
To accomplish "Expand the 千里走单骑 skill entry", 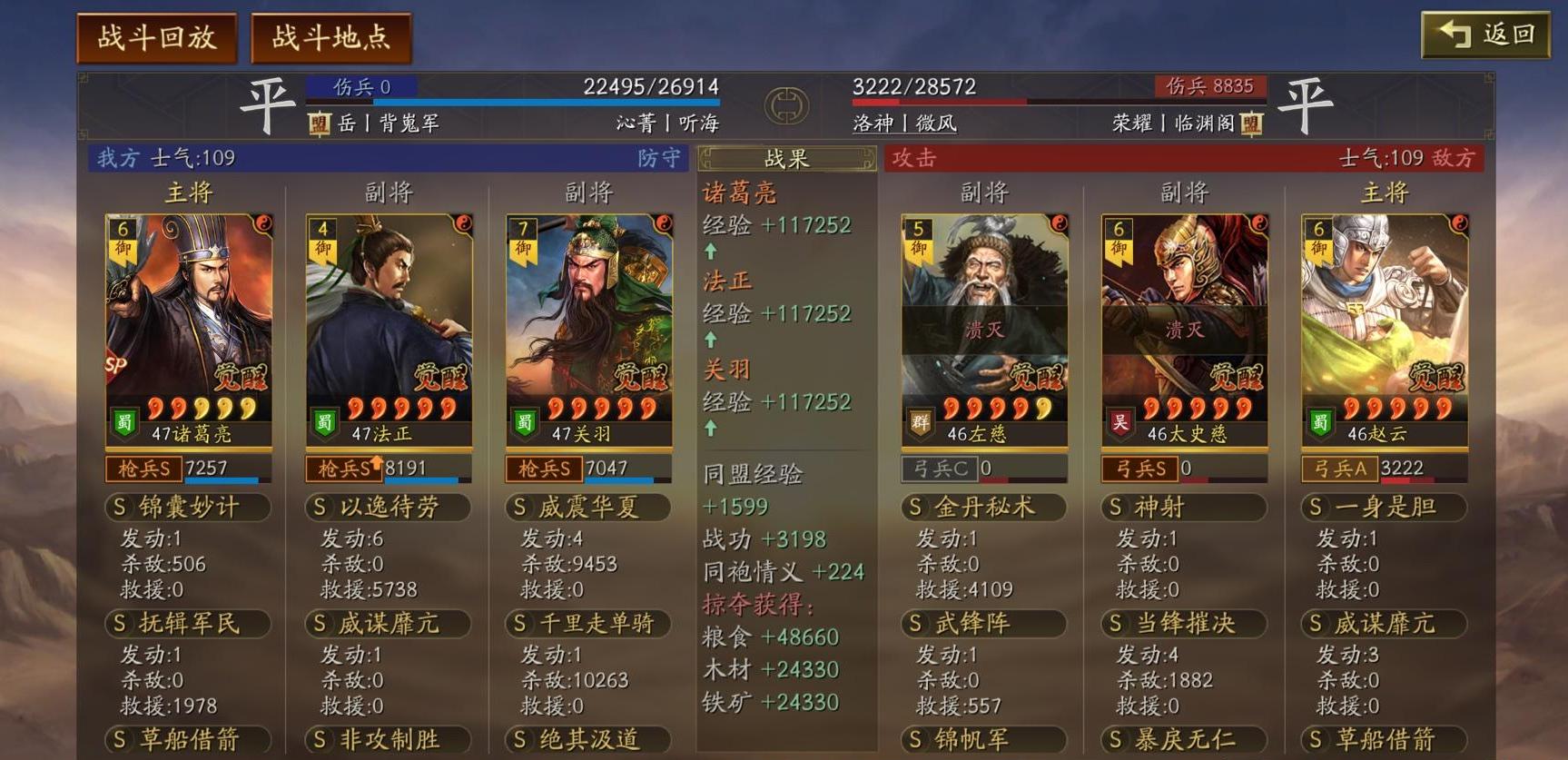I will click(x=587, y=624).
